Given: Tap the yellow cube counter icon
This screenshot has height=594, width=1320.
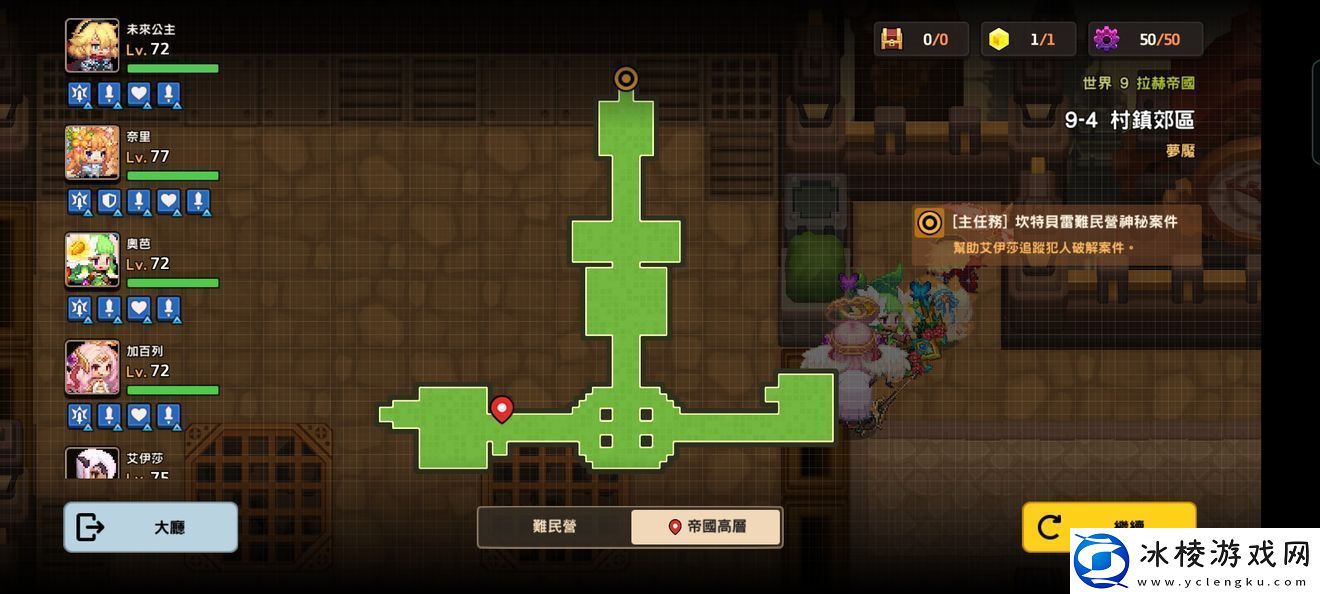Looking at the screenshot, I should click(x=998, y=39).
